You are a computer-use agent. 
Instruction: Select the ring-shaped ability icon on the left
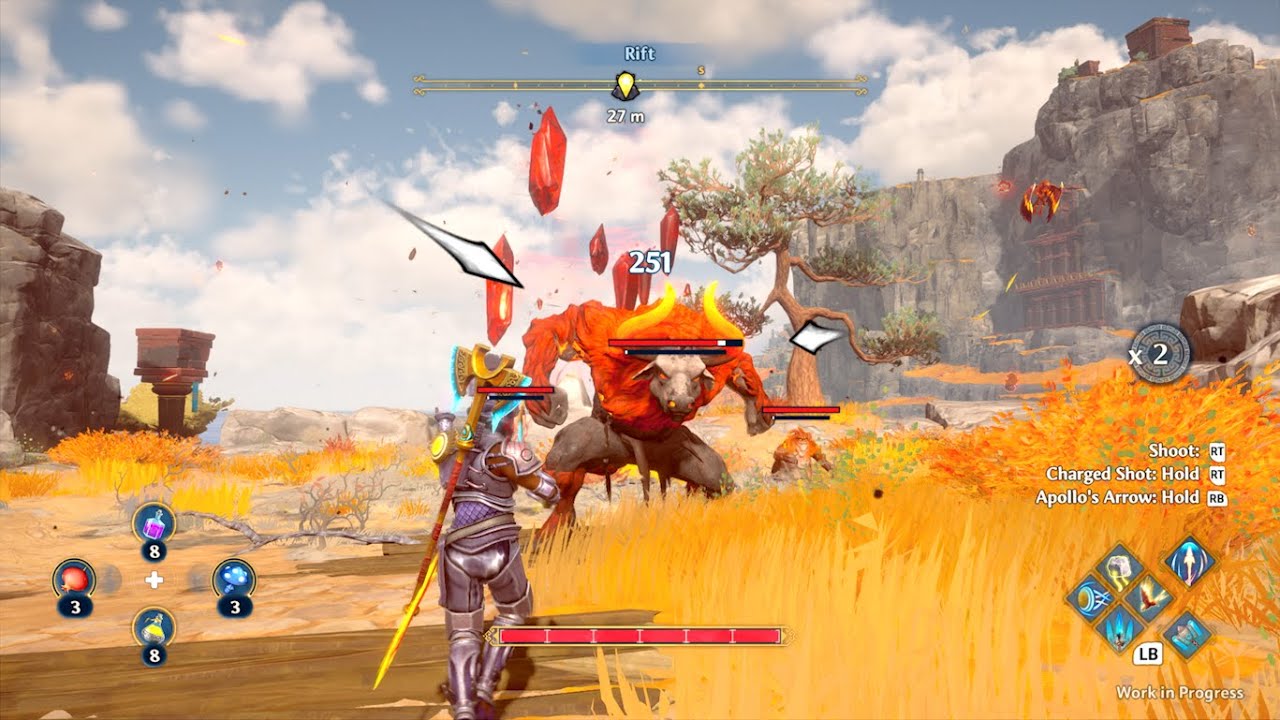click(x=1087, y=597)
